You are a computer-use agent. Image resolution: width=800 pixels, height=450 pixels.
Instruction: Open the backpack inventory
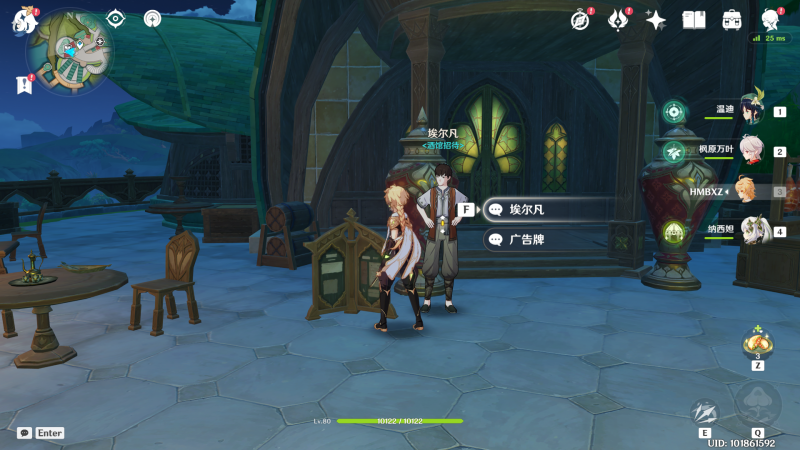[732, 20]
